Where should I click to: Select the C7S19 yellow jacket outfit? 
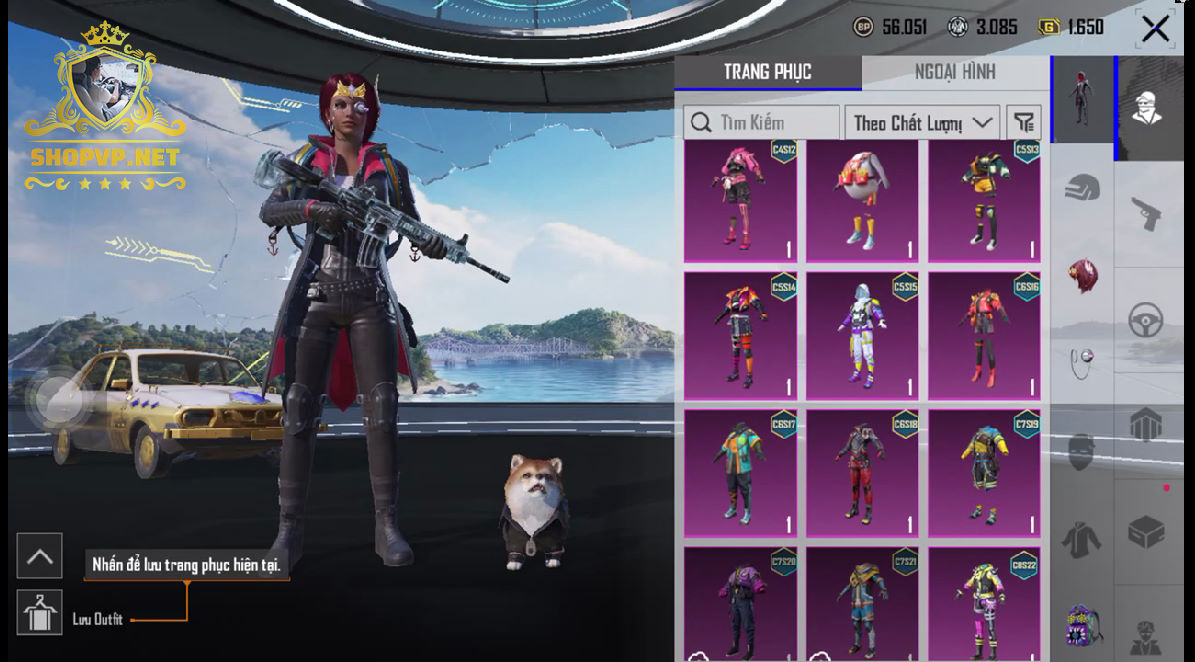click(x=984, y=473)
